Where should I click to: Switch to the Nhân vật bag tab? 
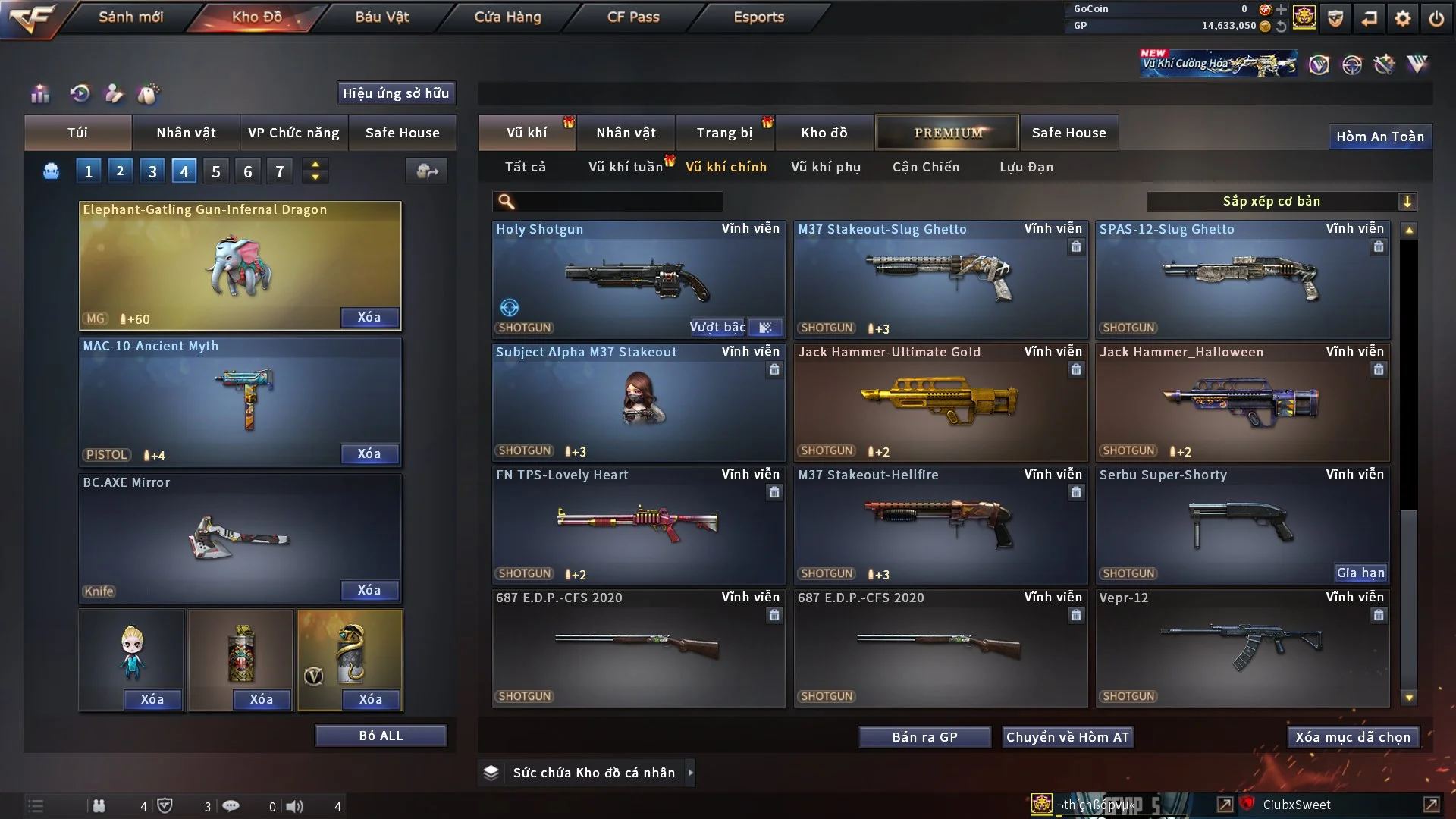(x=186, y=133)
